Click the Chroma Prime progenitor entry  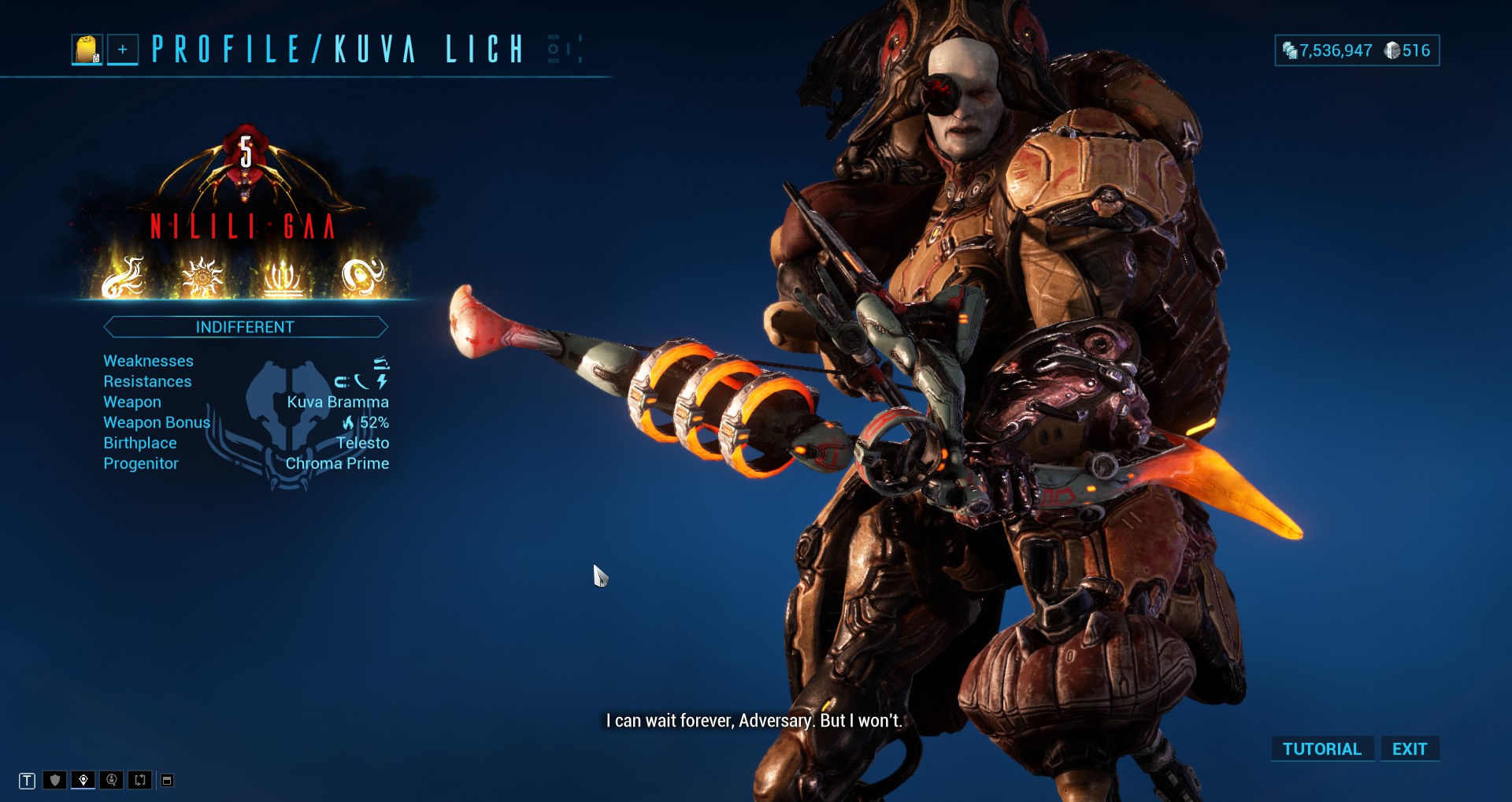coord(337,463)
